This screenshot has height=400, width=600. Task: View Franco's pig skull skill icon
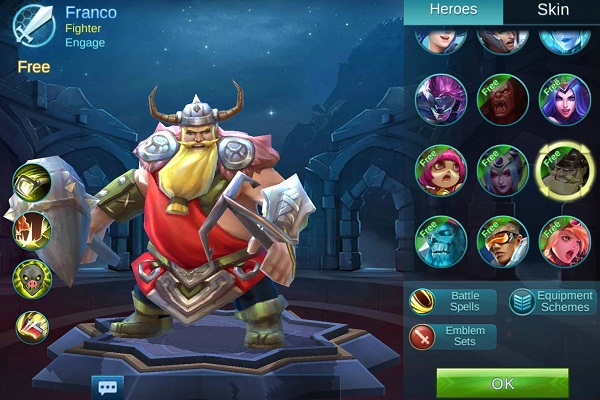point(32,277)
